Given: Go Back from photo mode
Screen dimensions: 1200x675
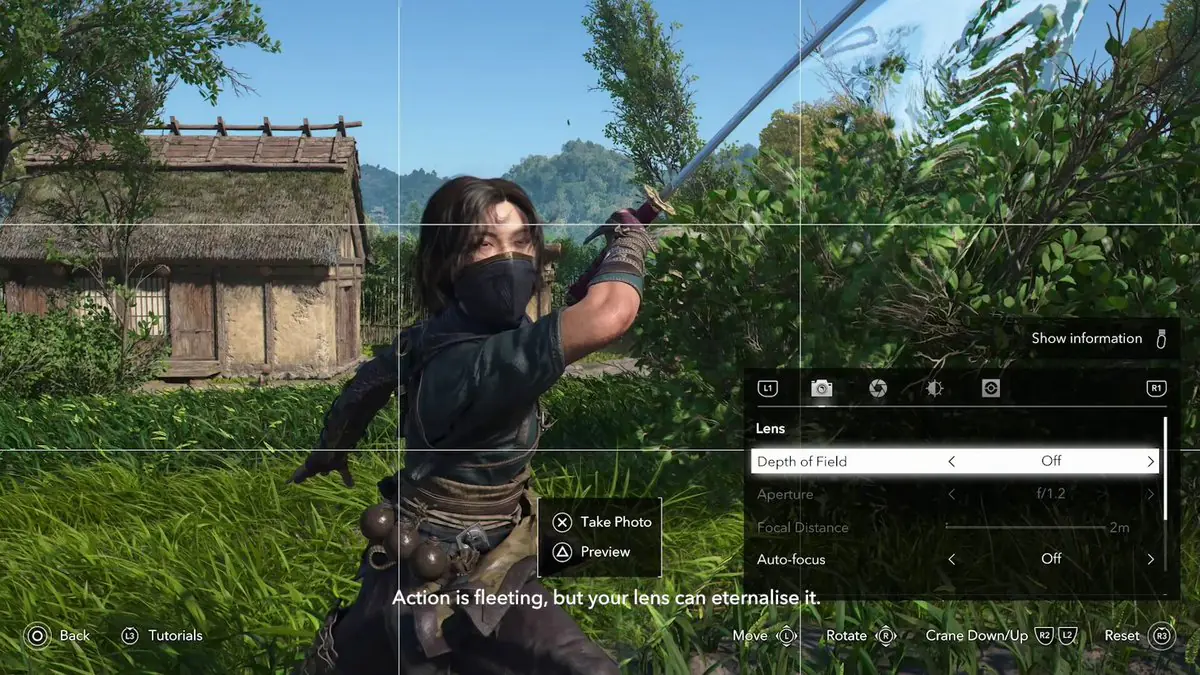Looking at the screenshot, I should click(x=58, y=635).
